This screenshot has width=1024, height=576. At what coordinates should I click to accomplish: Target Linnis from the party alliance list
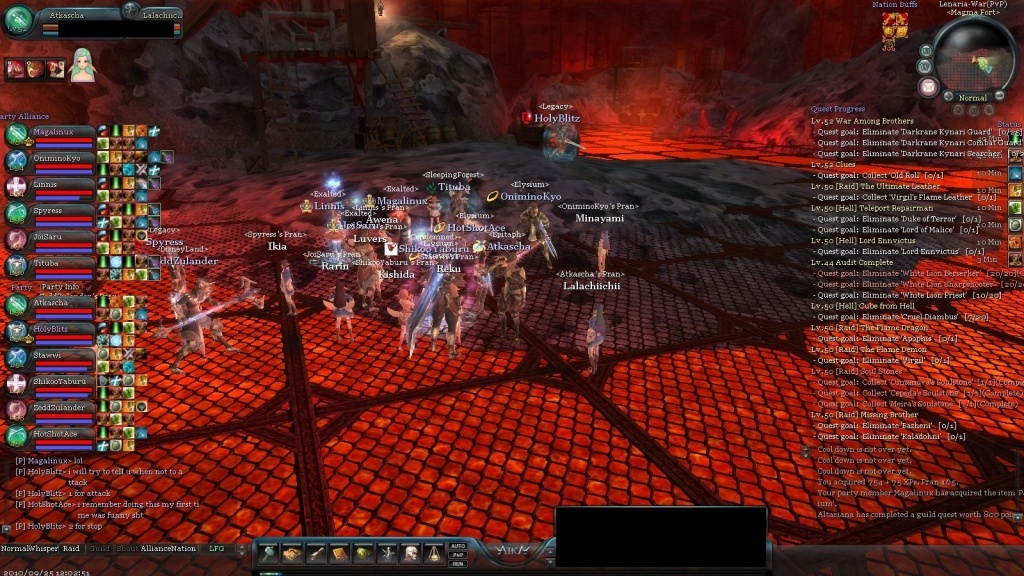pyautogui.click(x=49, y=186)
